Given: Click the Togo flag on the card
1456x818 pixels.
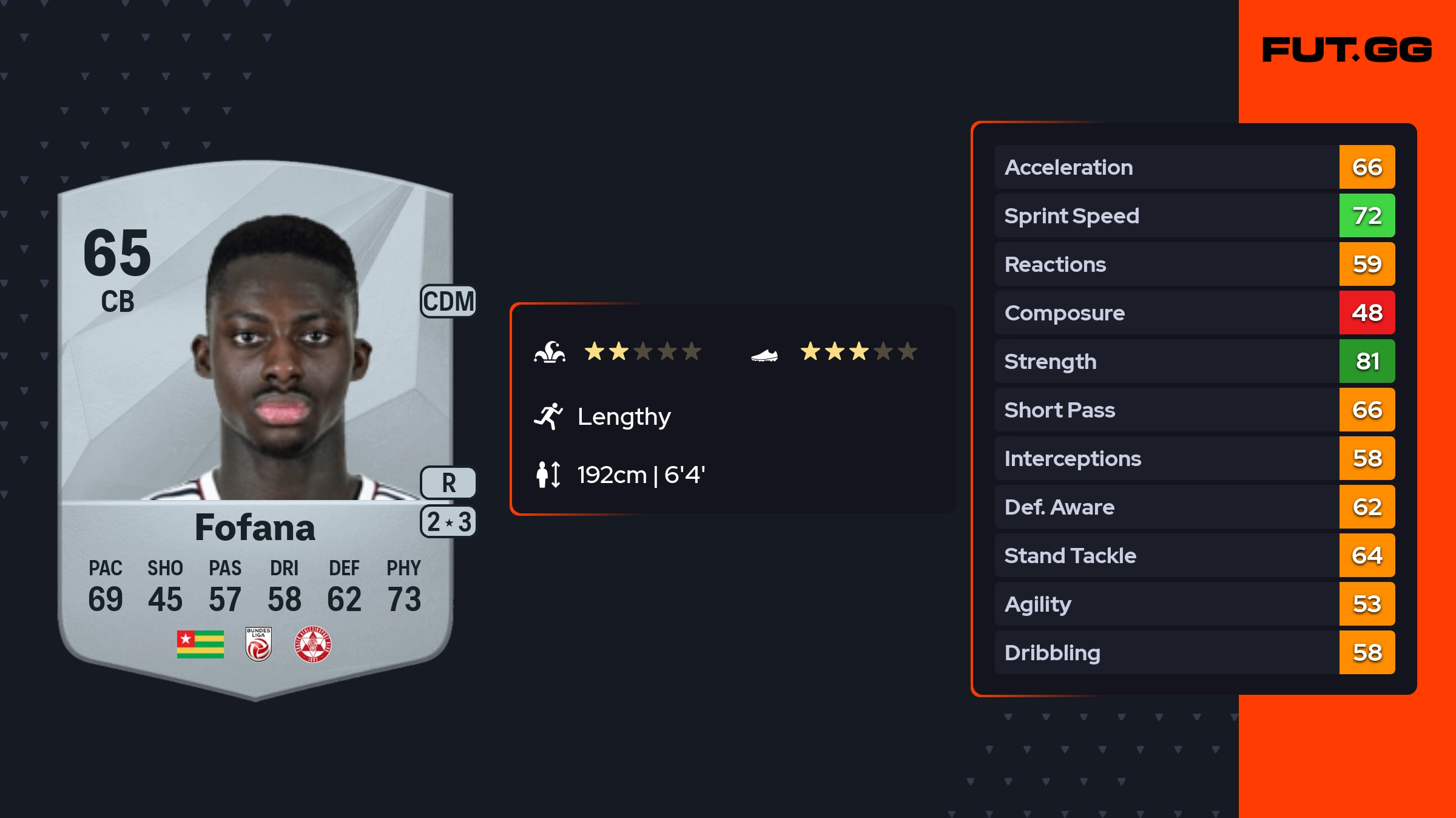Looking at the screenshot, I should click(x=200, y=644).
